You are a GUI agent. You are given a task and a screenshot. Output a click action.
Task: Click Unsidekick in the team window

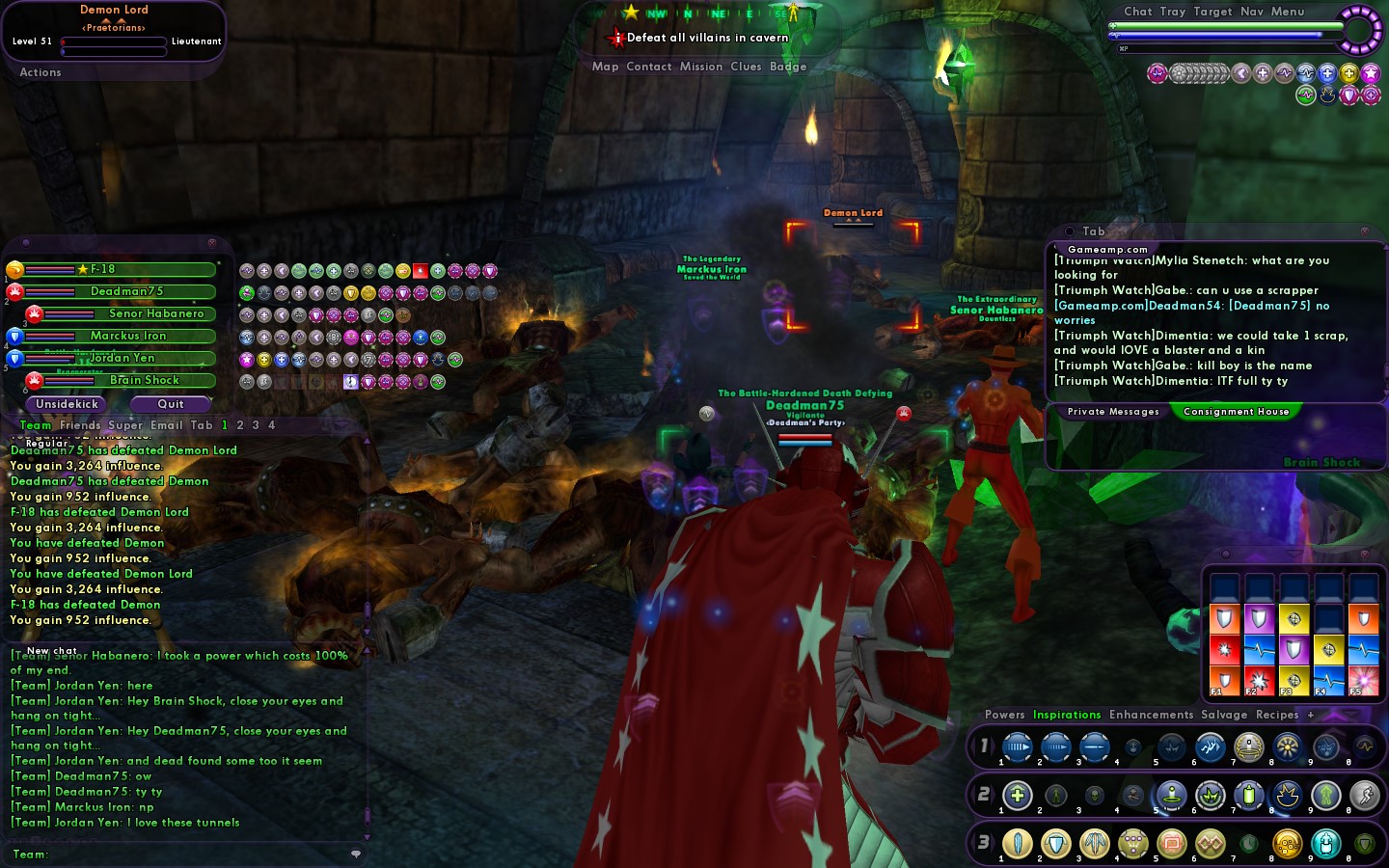tap(67, 404)
